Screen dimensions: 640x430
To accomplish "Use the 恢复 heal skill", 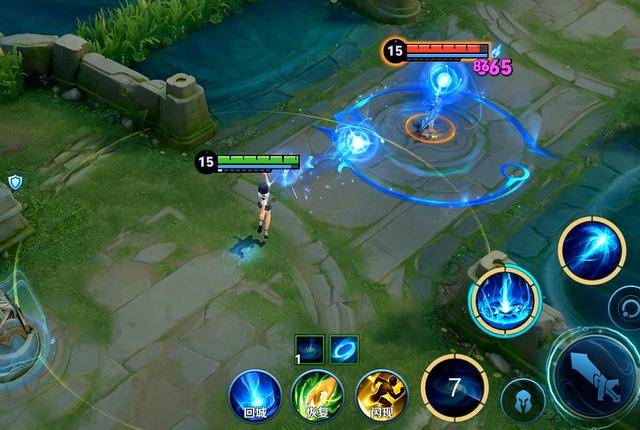I will click(317, 393).
